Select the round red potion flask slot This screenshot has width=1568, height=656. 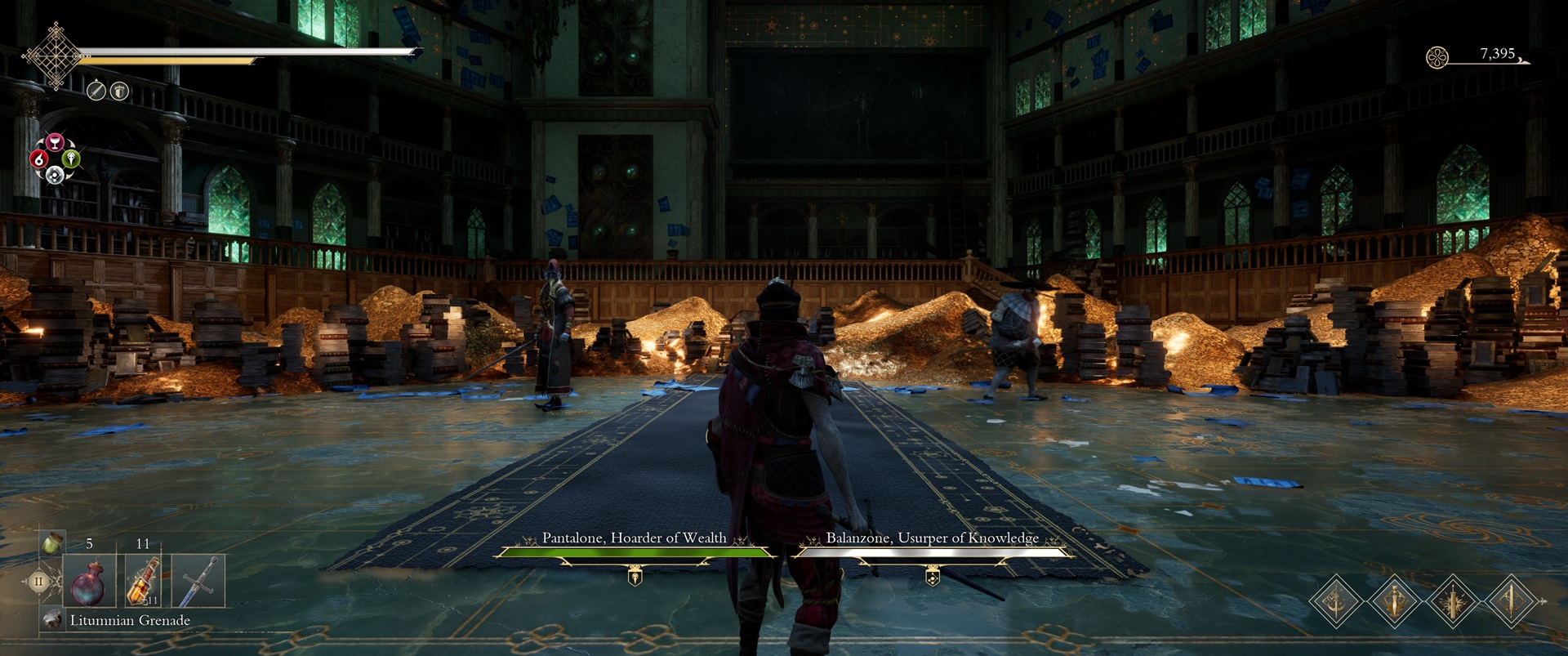(x=89, y=582)
